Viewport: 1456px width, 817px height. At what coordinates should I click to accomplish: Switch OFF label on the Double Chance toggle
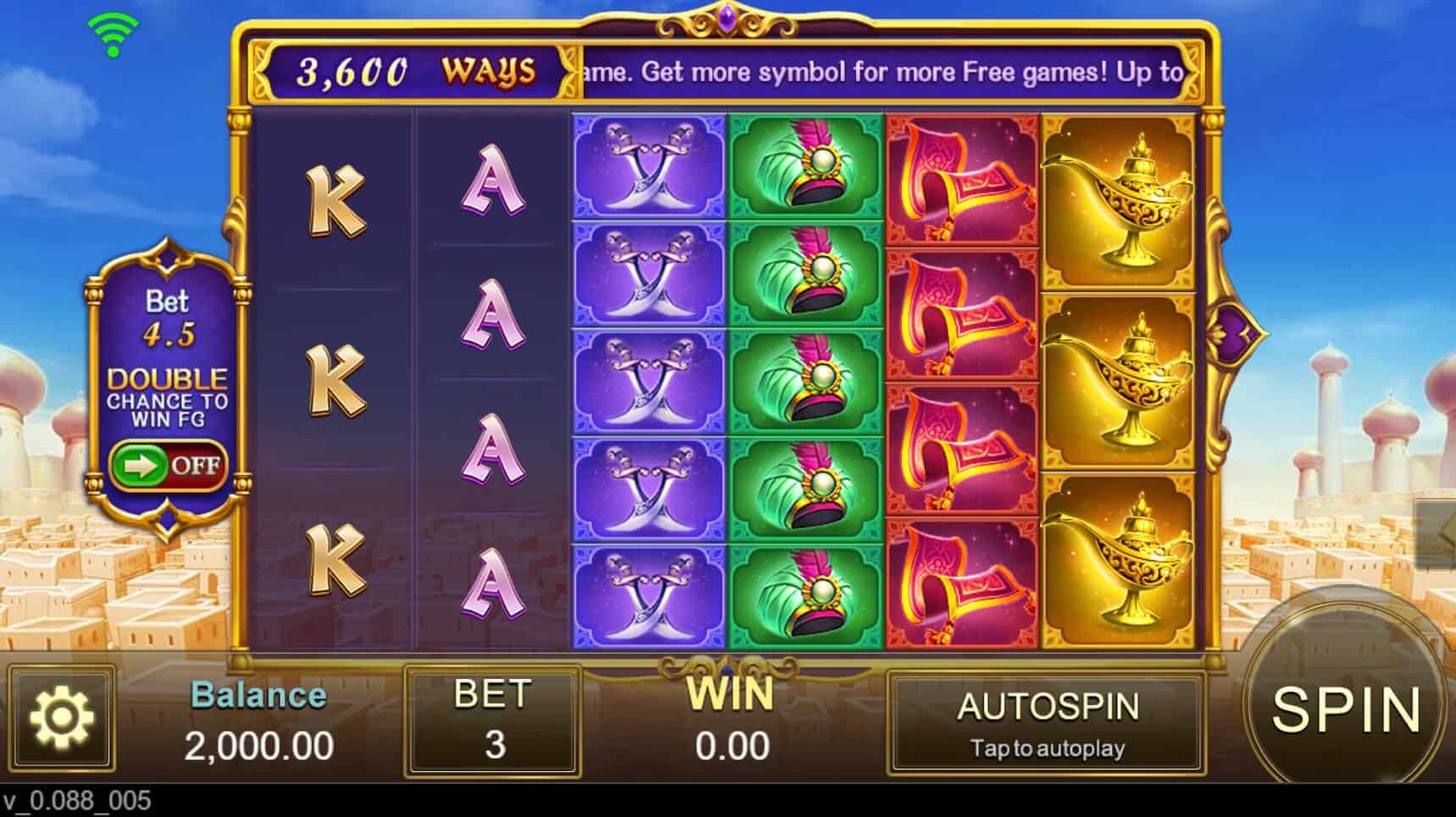point(197,465)
